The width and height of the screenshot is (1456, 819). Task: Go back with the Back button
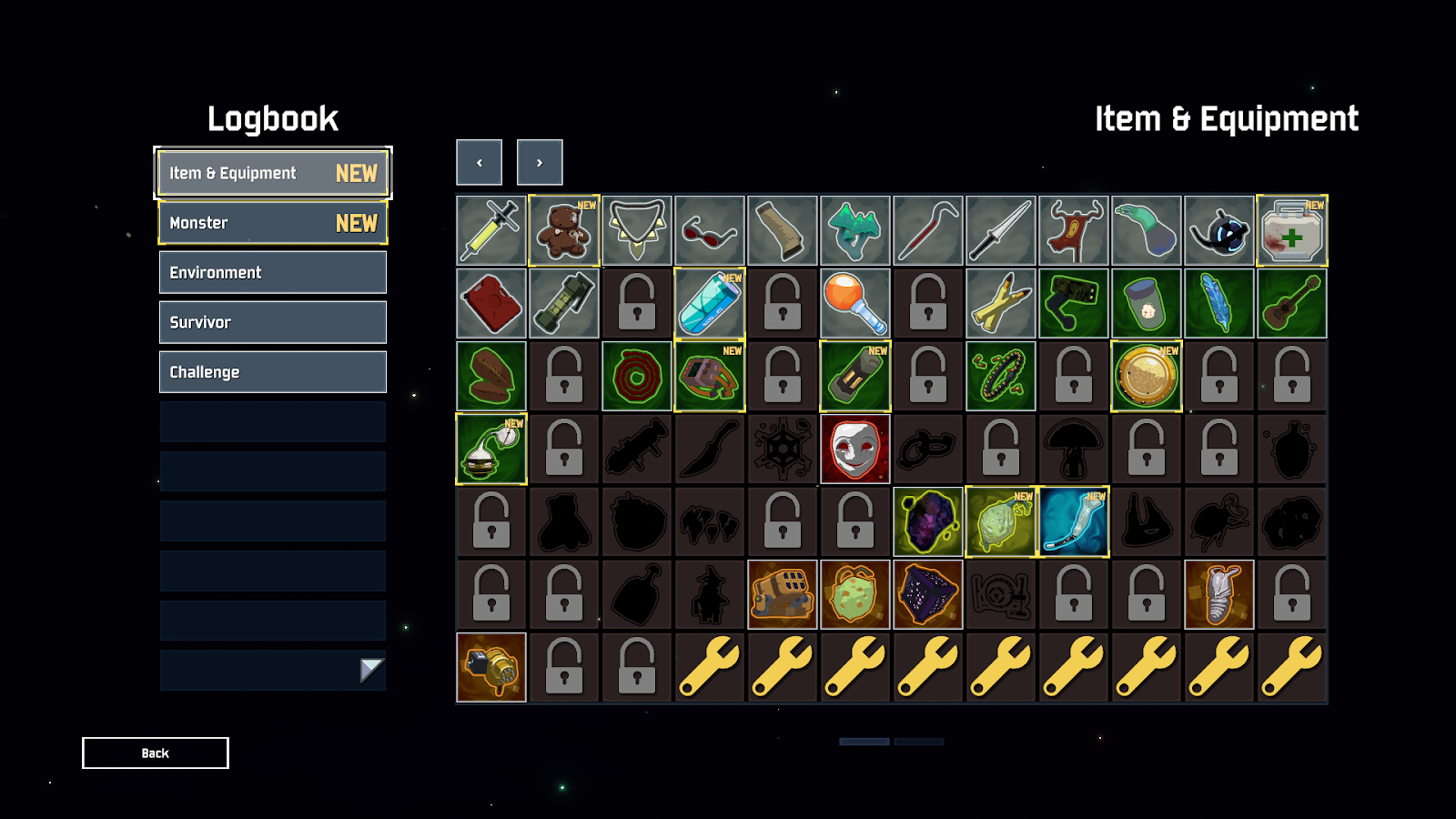(156, 753)
